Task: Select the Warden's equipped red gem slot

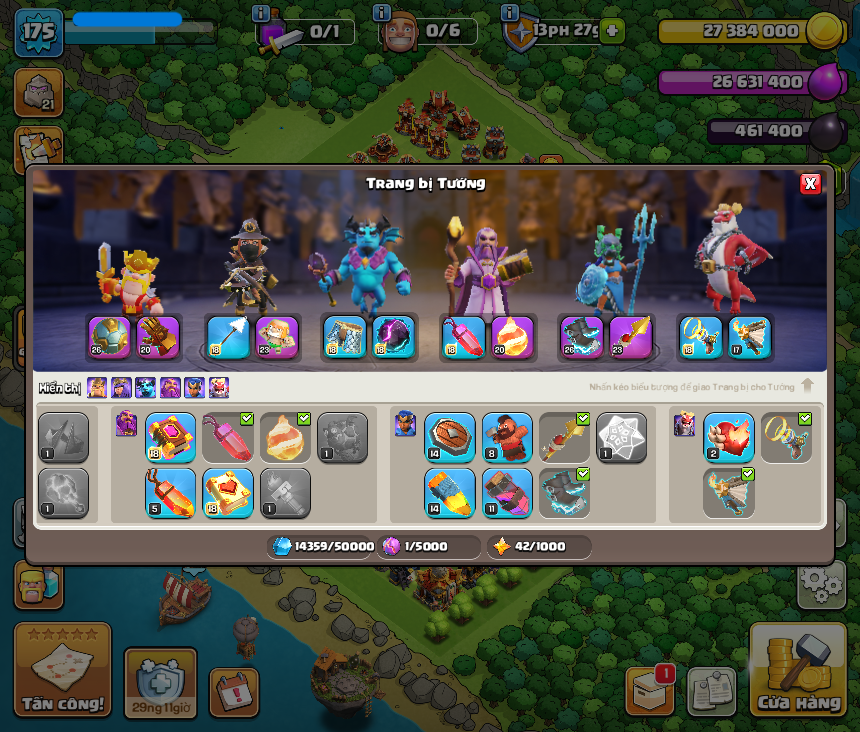Action: point(463,337)
